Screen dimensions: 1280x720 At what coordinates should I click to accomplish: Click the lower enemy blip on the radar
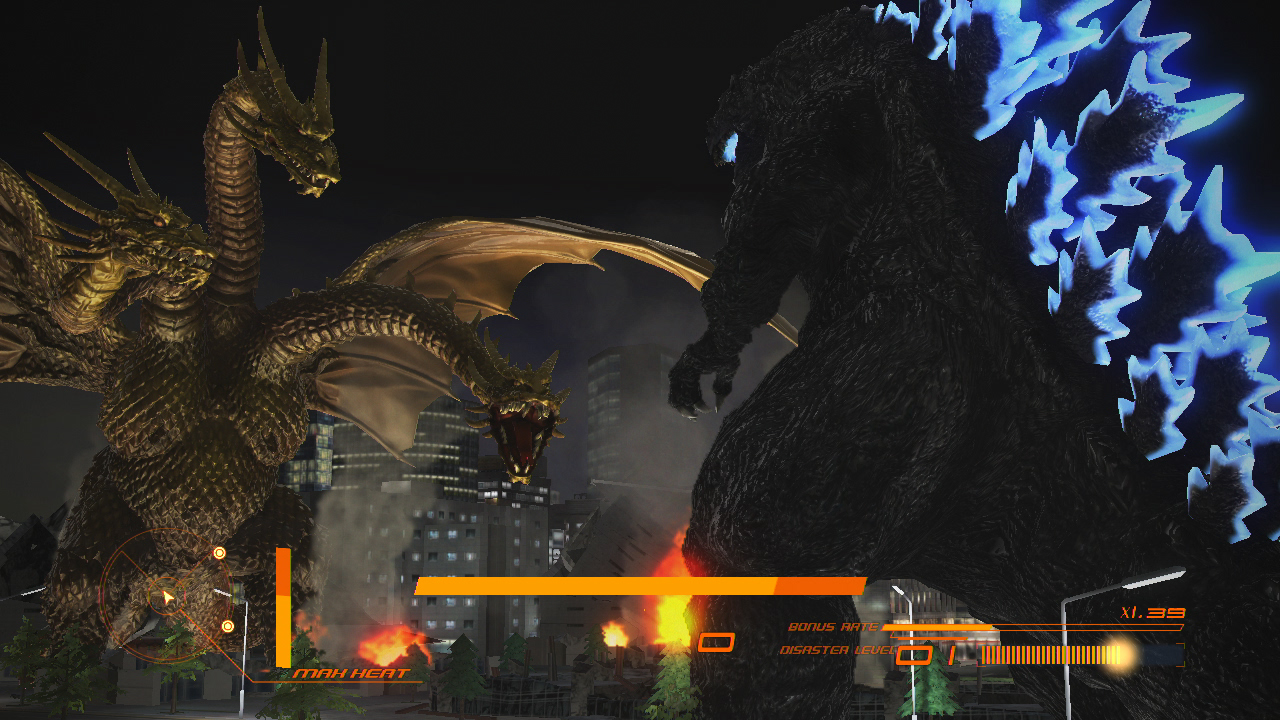(x=227, y=626)
